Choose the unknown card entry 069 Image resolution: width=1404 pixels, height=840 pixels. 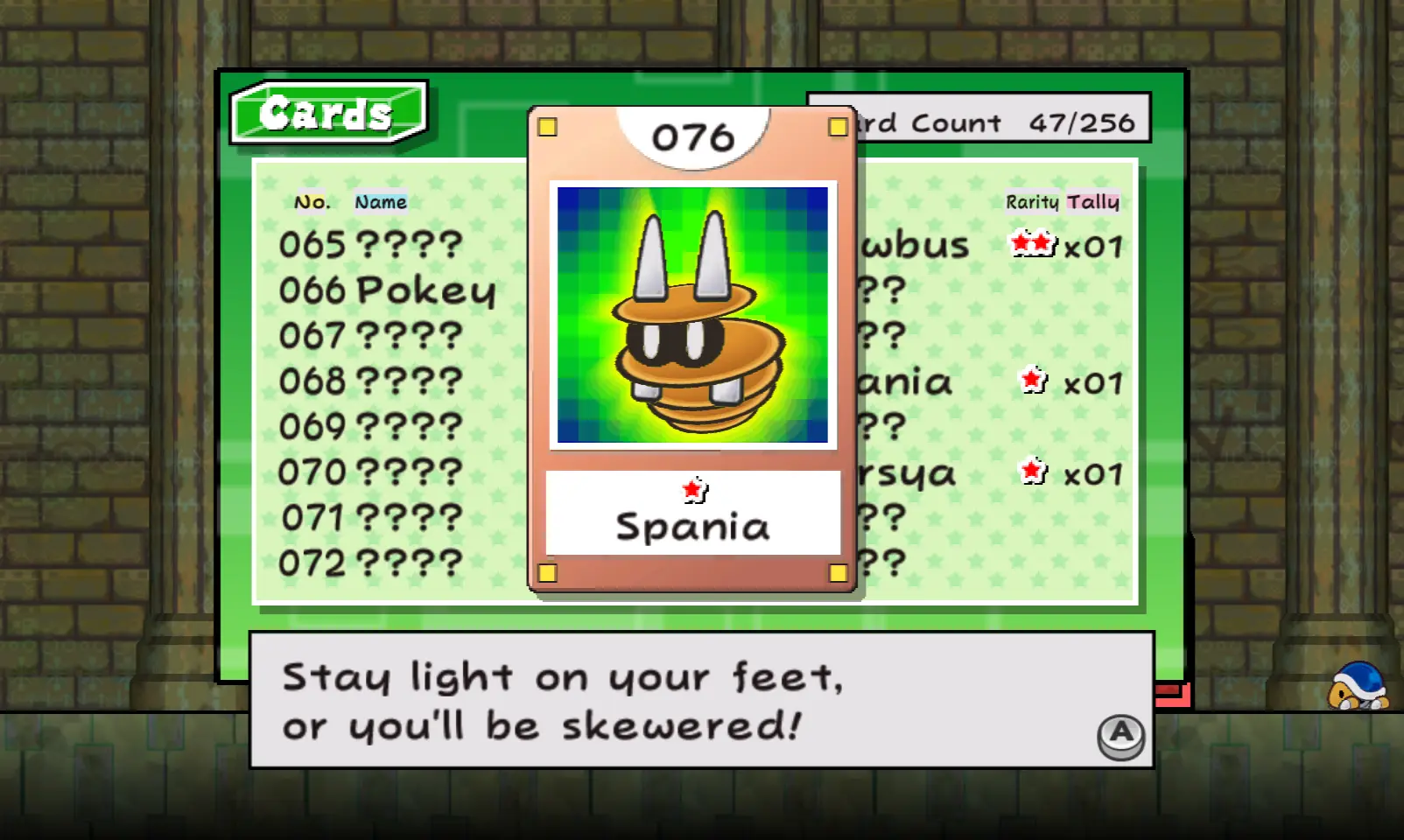click(370, 427)
